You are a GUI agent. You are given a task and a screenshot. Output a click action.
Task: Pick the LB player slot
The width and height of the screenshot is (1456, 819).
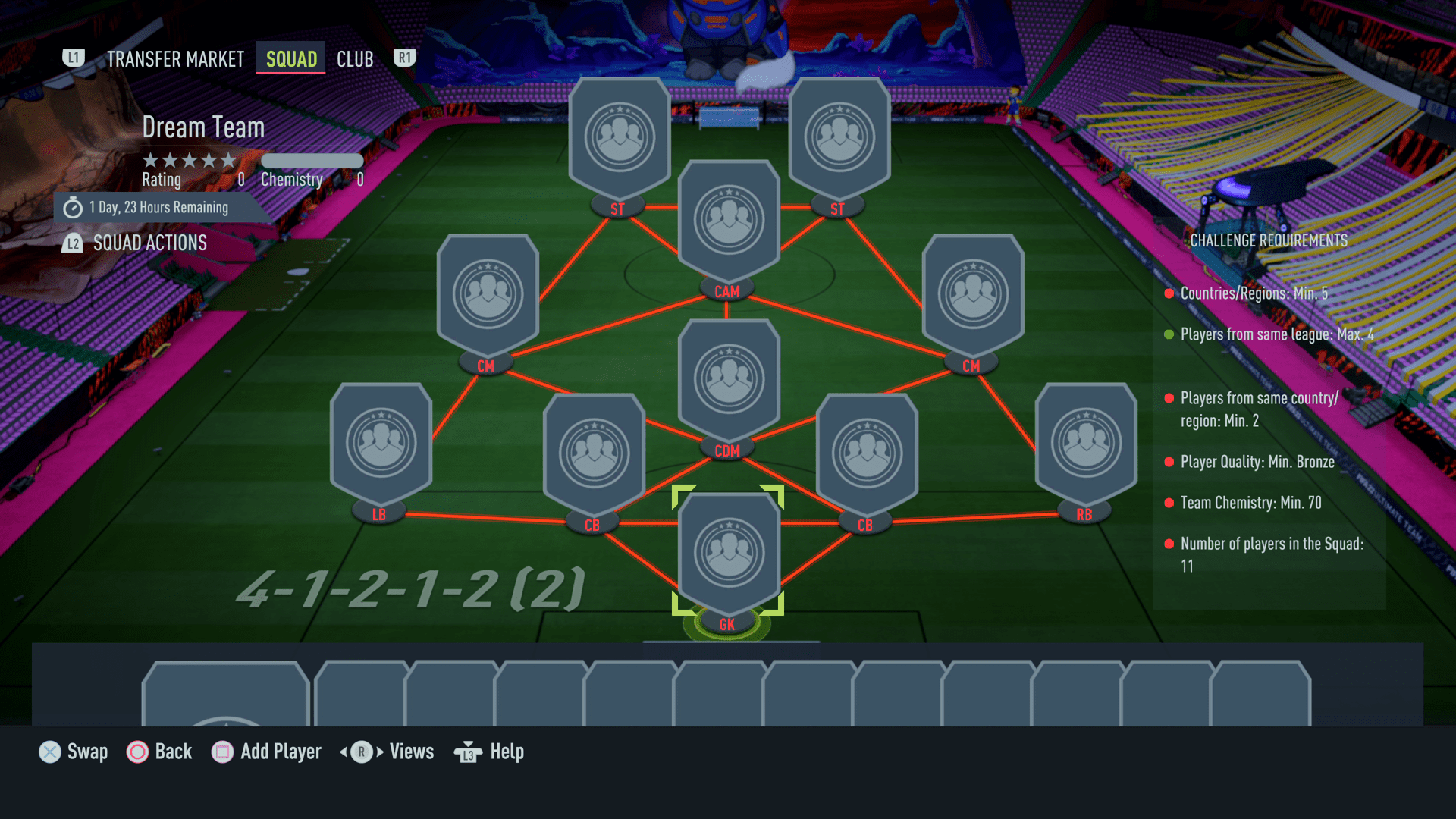[x=381, y=440]
